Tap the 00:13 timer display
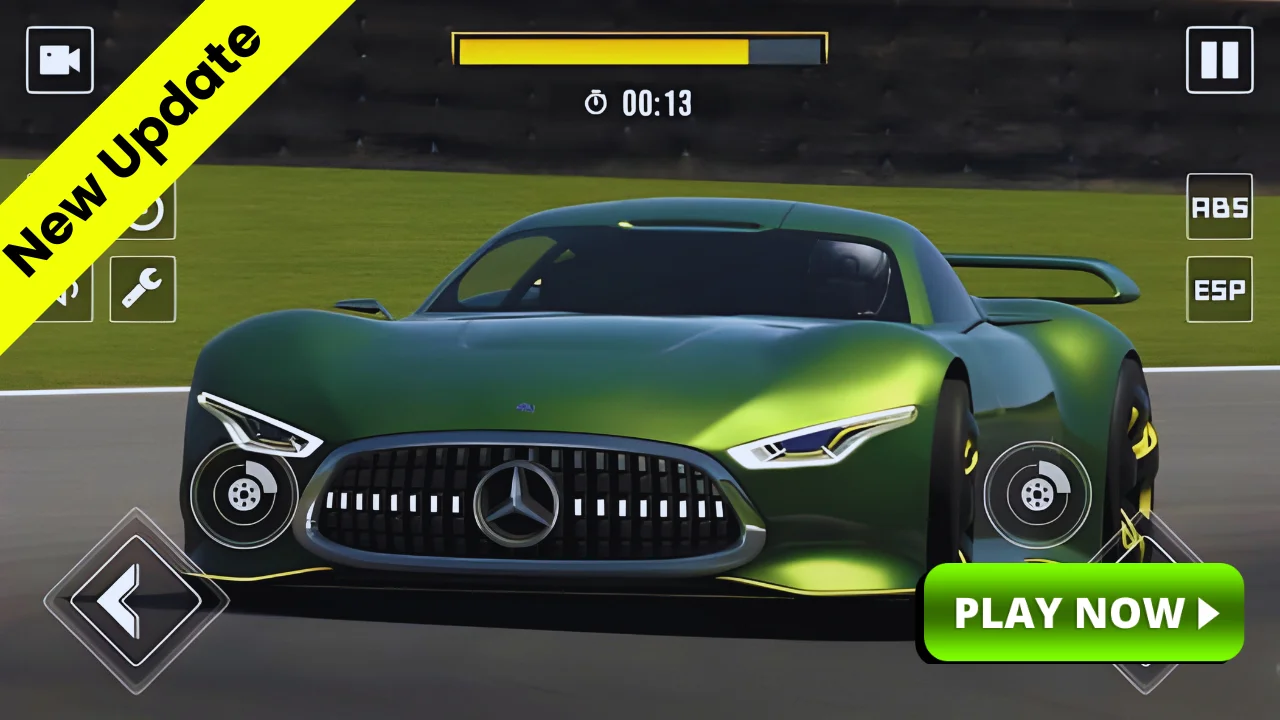The width and height of the screenshot is (1280, 720). click(x=655, y=103)
